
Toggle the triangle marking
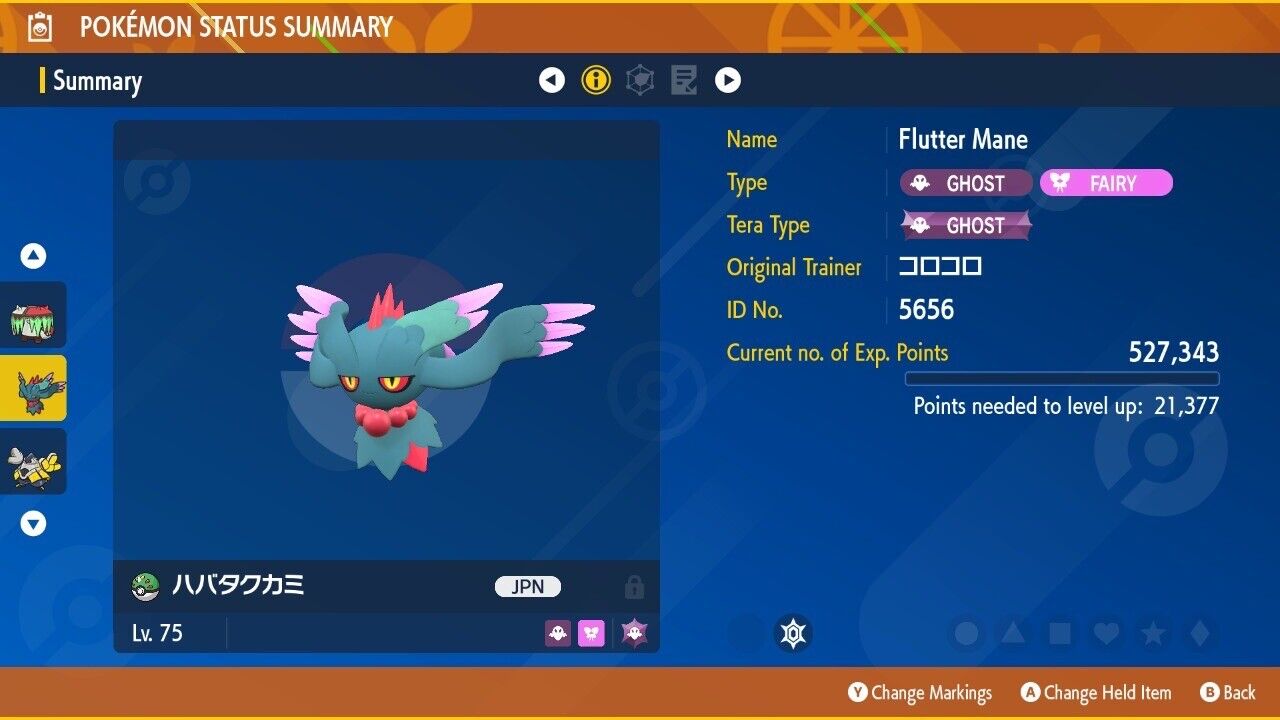tap(1013, 633)
